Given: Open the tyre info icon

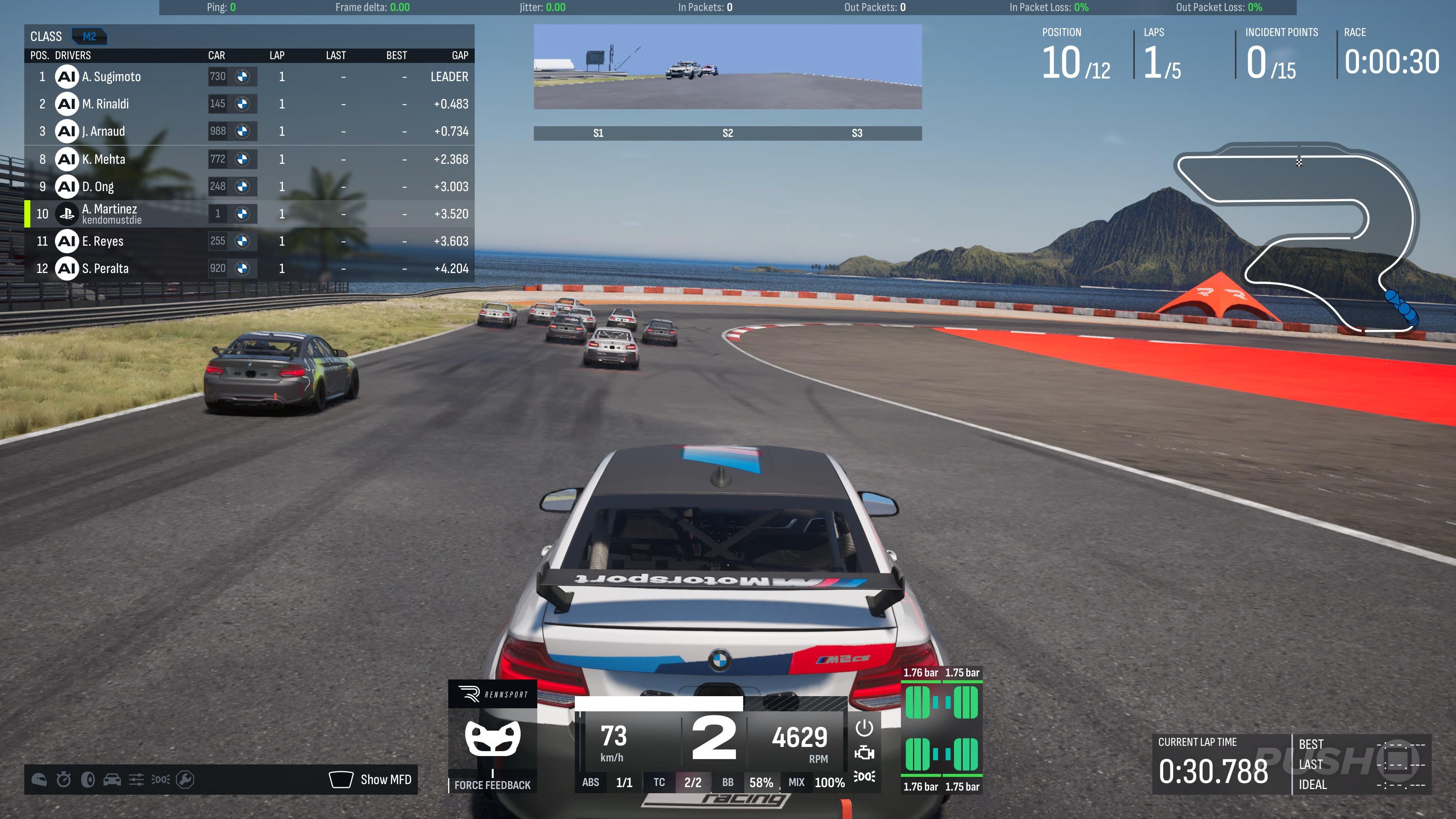Looking at the screenshot, I should coord(88,780).
